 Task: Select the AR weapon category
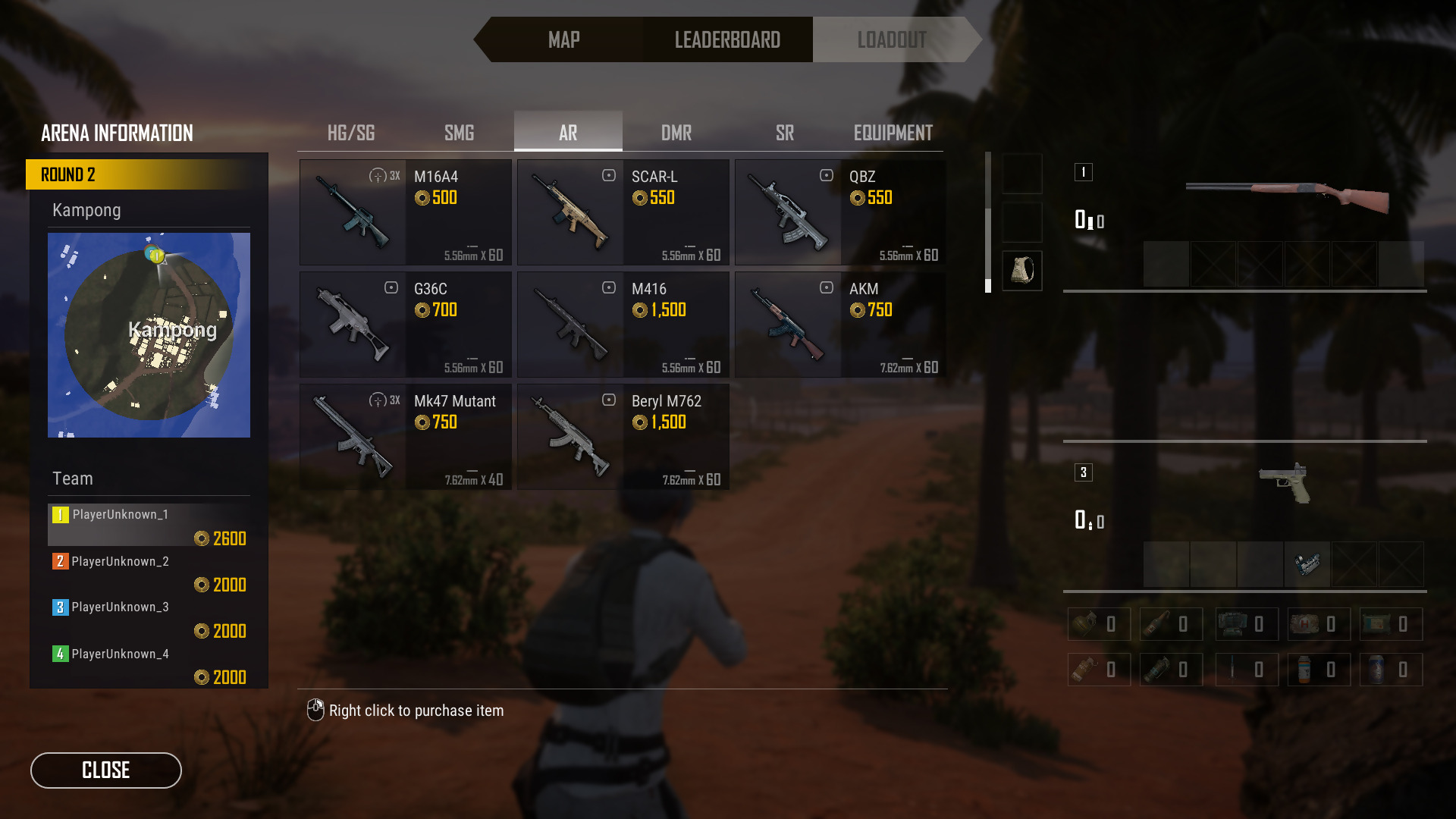pos(568,133)
